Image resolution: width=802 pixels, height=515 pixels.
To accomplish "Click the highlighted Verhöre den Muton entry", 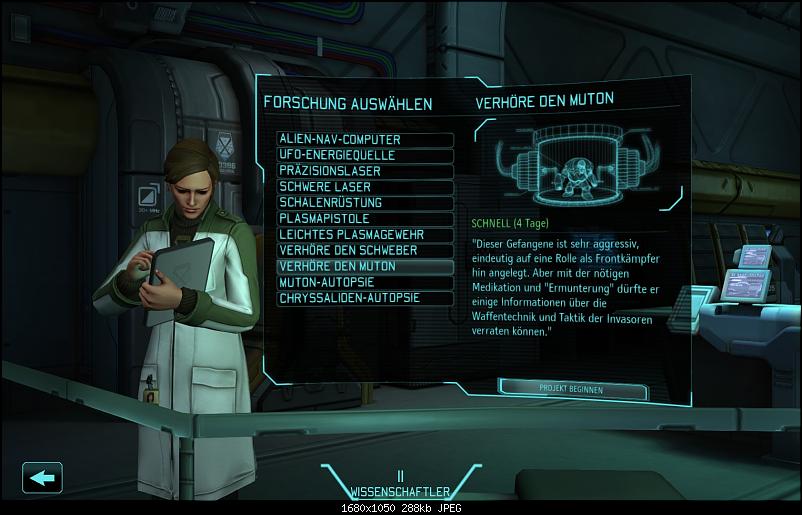I will pyautogui.click(x=365, y=267).
